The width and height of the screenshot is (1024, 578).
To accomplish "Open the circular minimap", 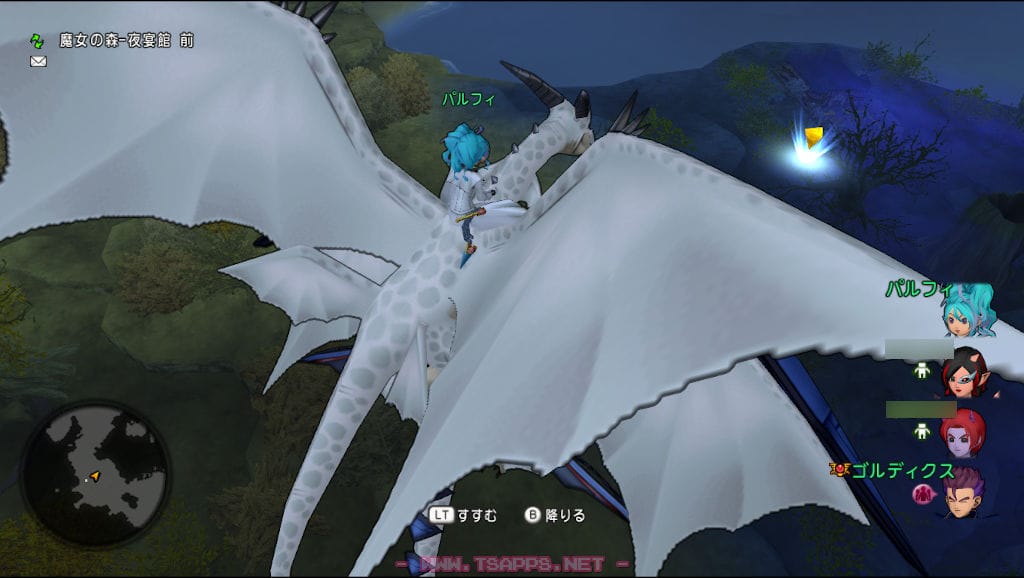I will coord(95,473).
